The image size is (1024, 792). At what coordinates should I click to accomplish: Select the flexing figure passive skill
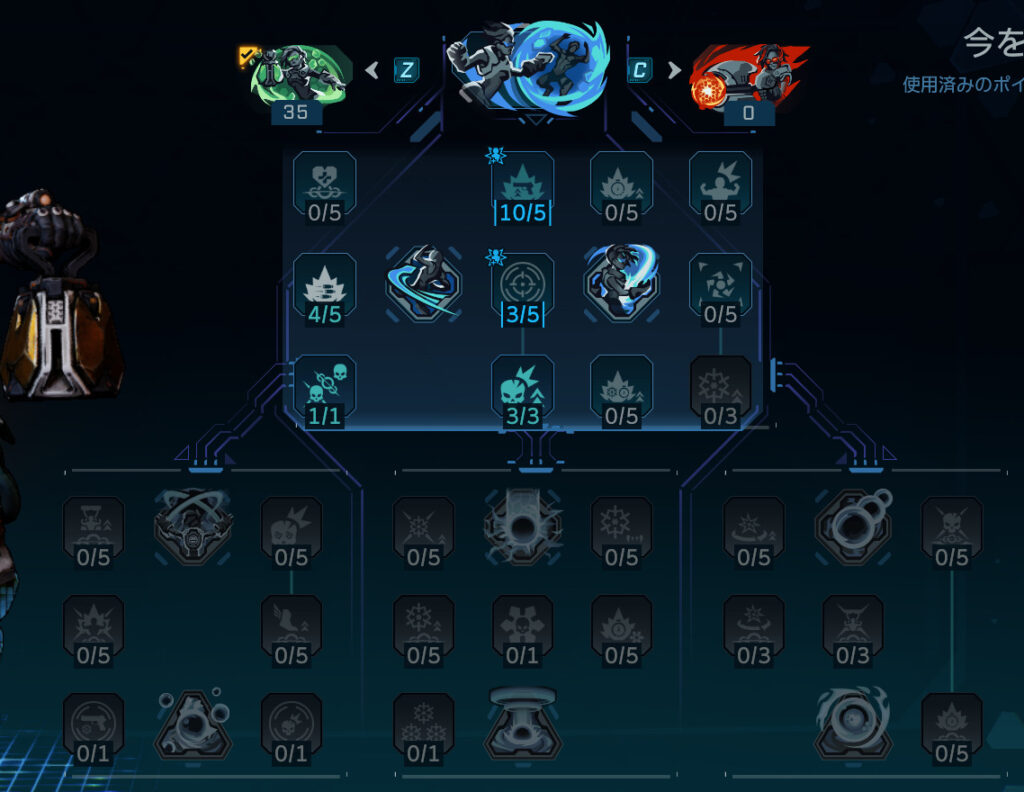point(720,182)
